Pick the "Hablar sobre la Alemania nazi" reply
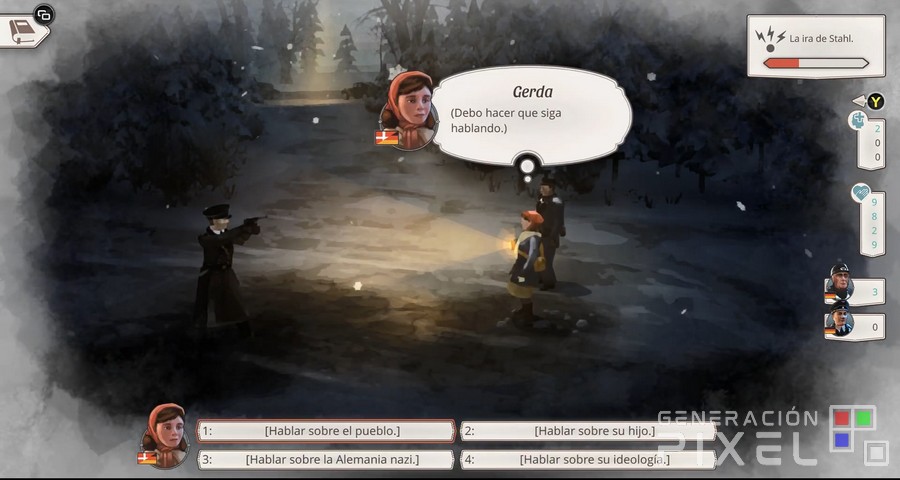900x480 pixels. coord(326,459)
